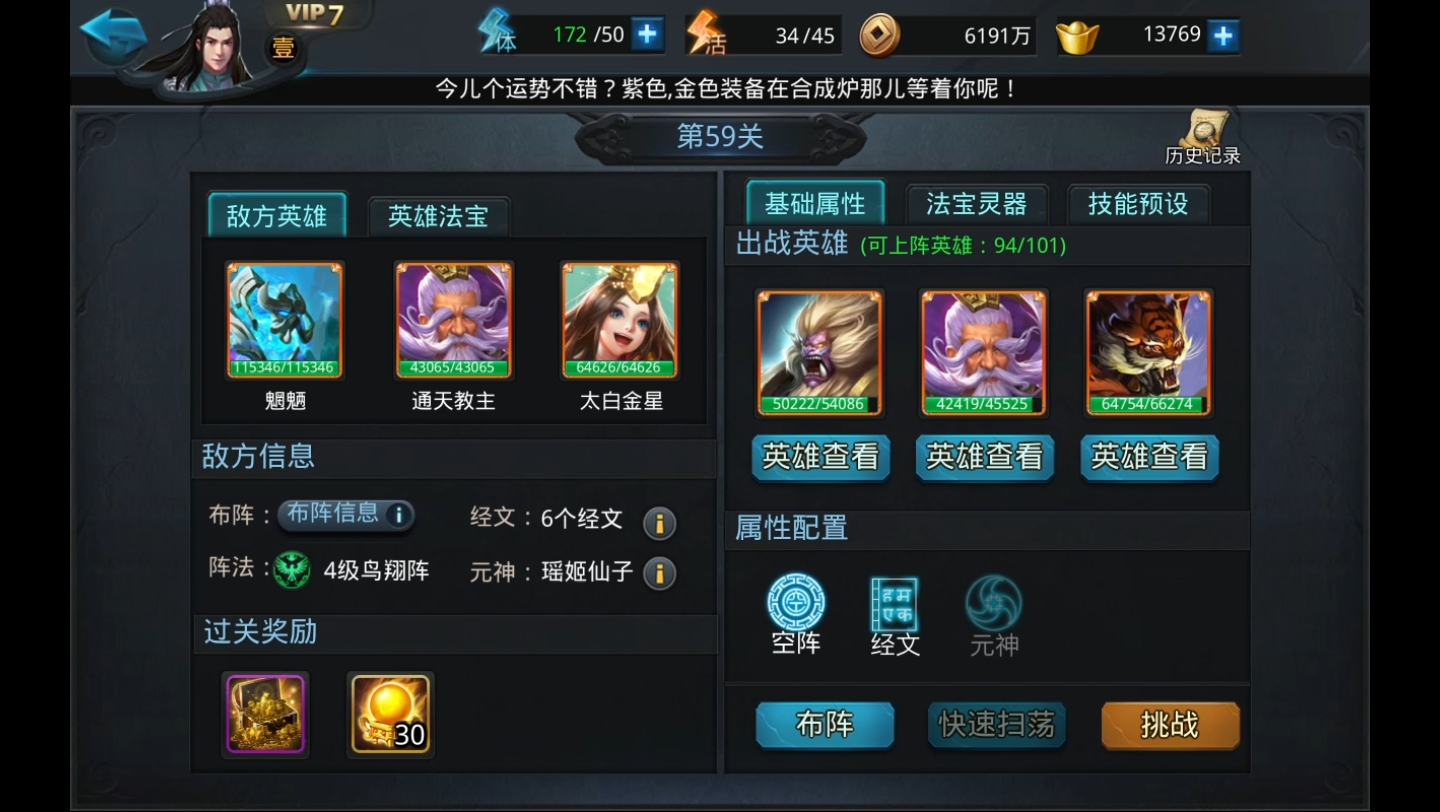1440x812 pixels.
Task: Open the info icon next to 瑶姬仙子
Action: (x=658, y=573)
